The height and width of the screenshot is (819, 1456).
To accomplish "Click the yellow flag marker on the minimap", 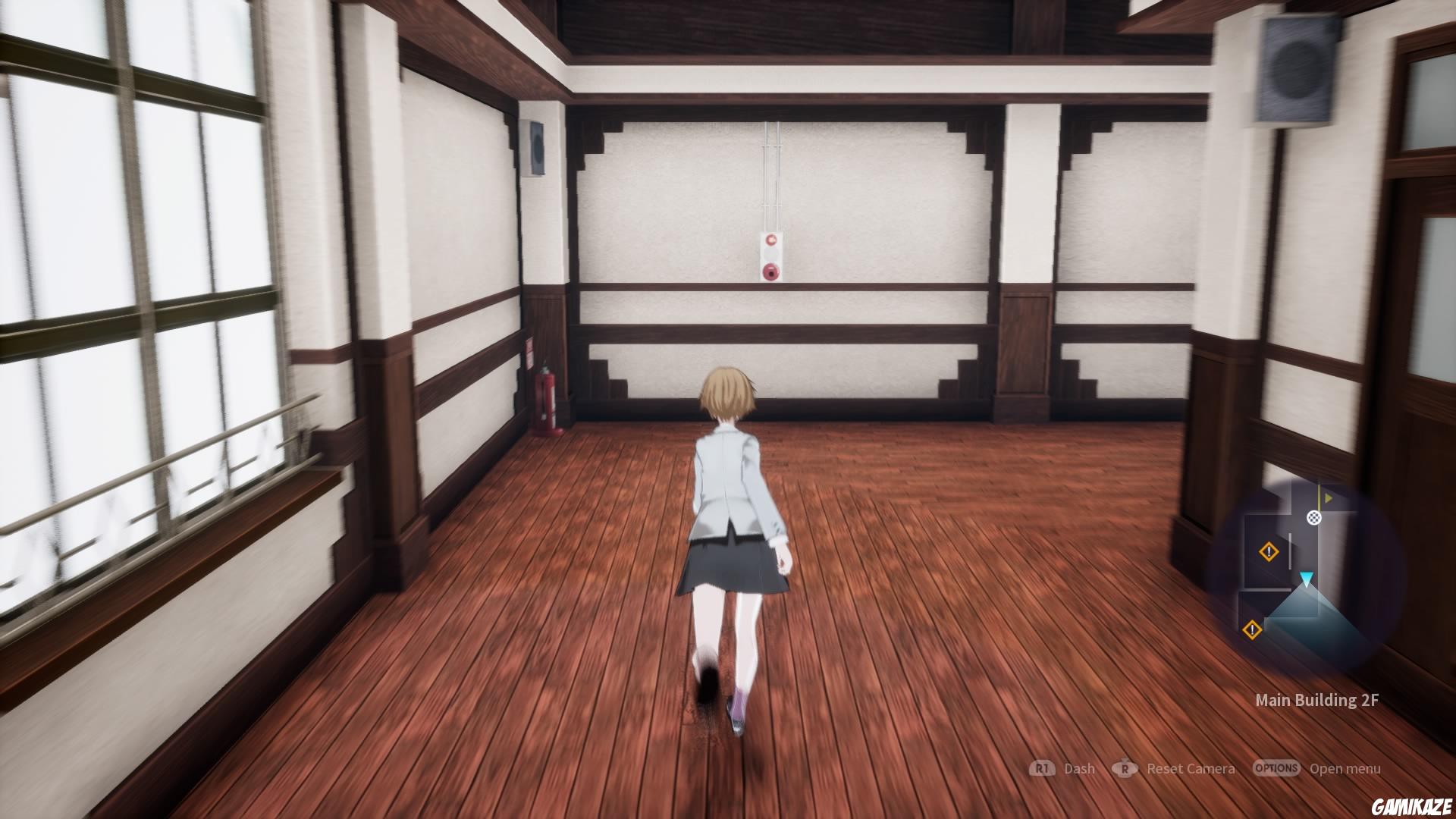I will coord(1327,497).
